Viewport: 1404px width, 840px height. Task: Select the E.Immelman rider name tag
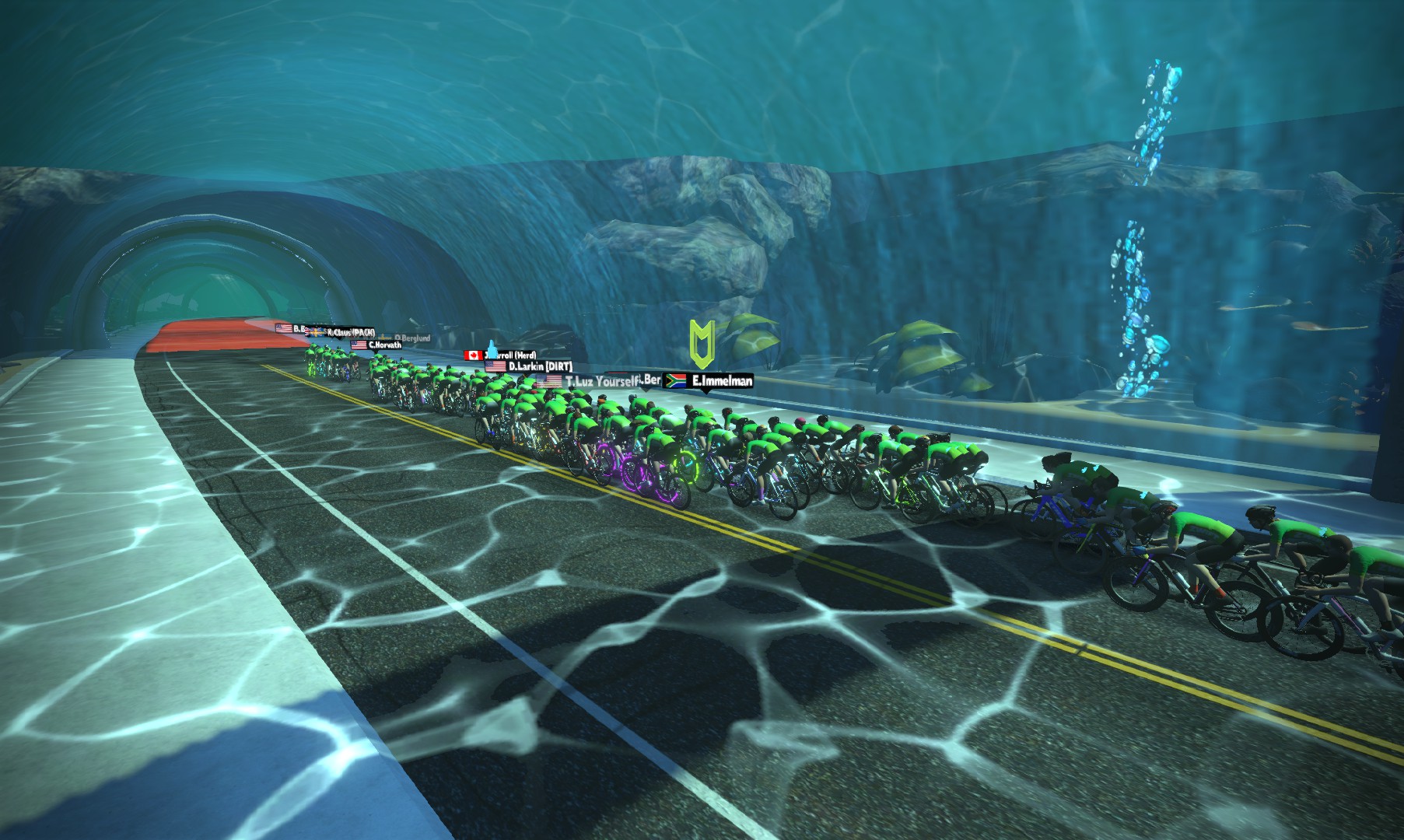pyautogui.click(x=708, y=381)
